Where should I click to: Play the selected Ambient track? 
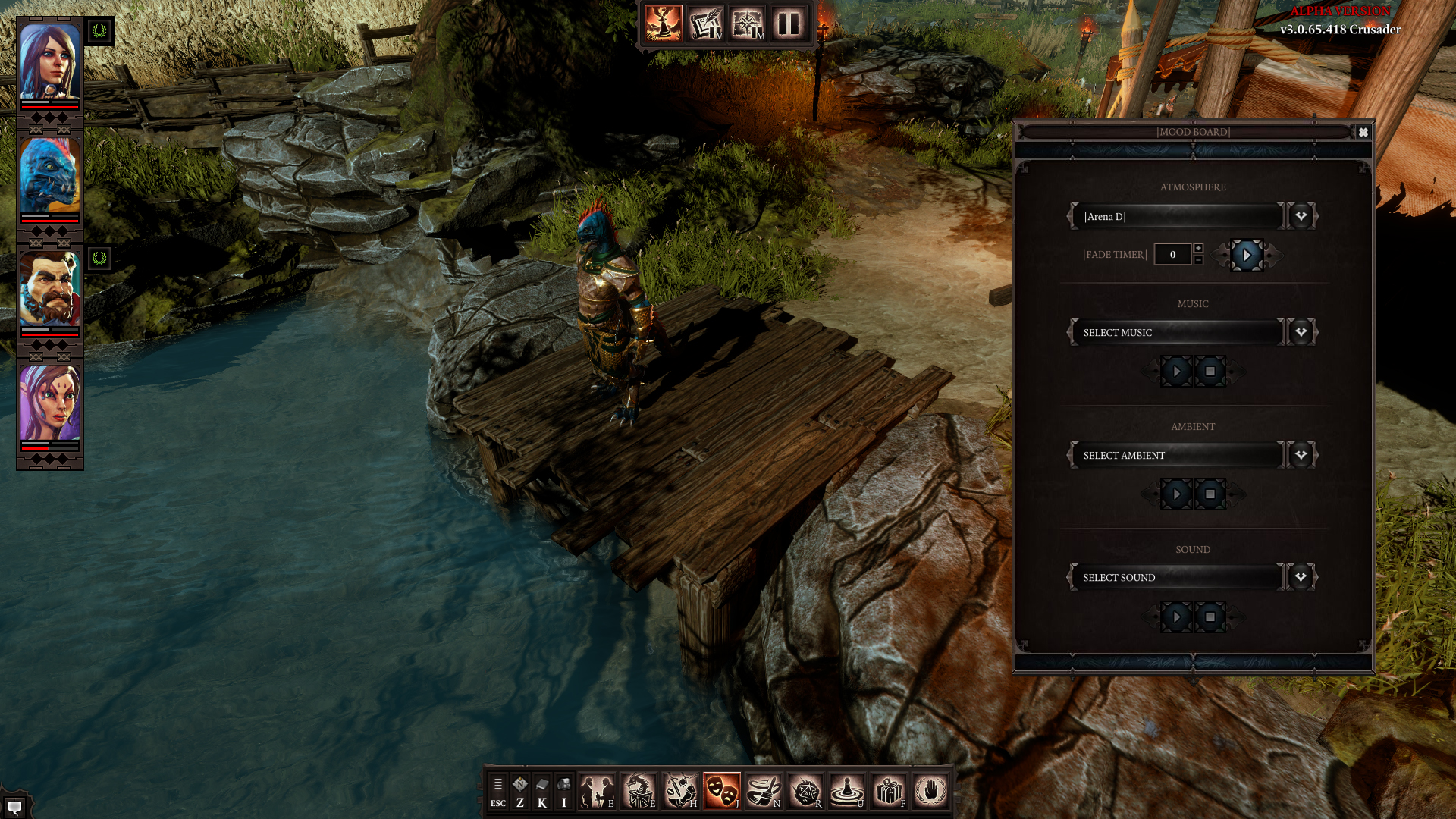click(x=1176, y=494)
